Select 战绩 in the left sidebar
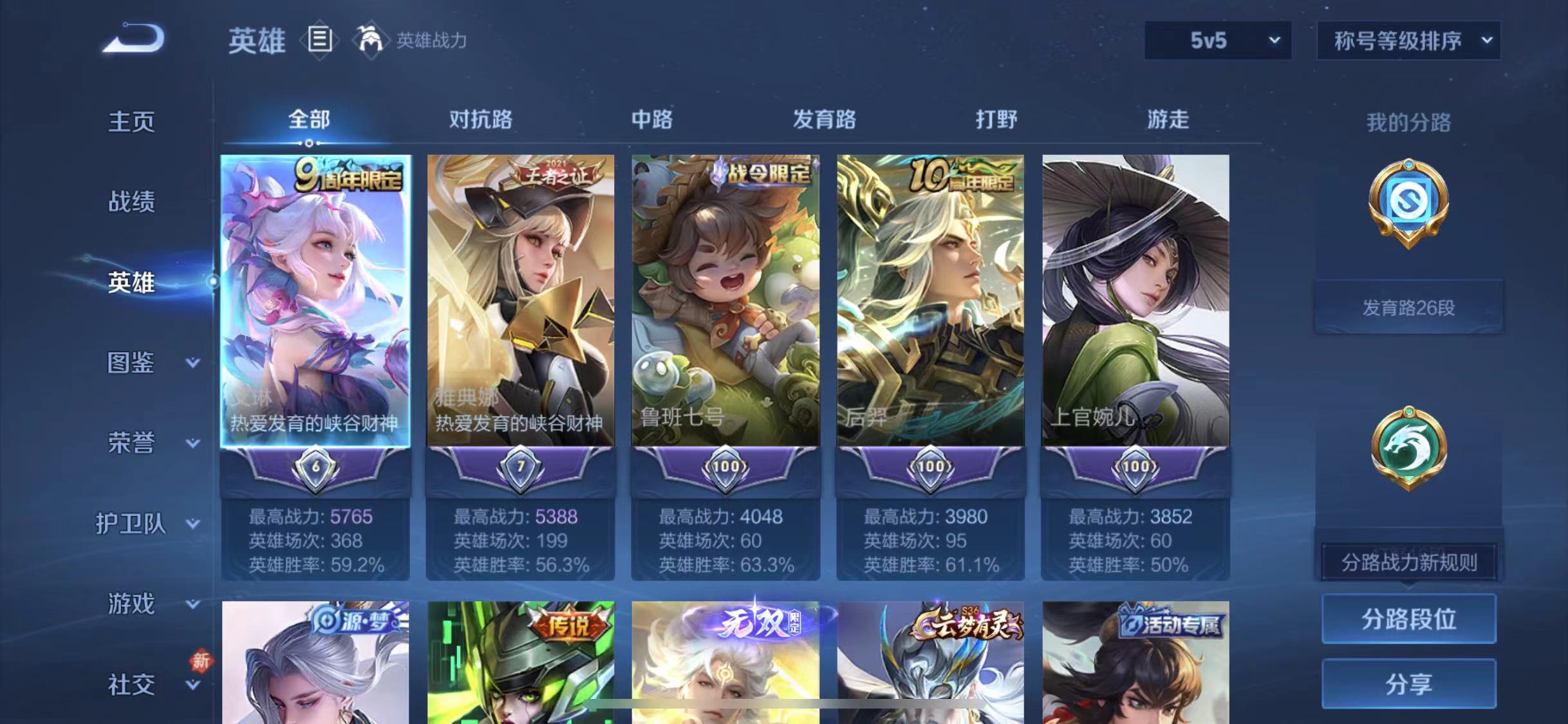This screenshot has height=724, width=1568. click(132, 201)
